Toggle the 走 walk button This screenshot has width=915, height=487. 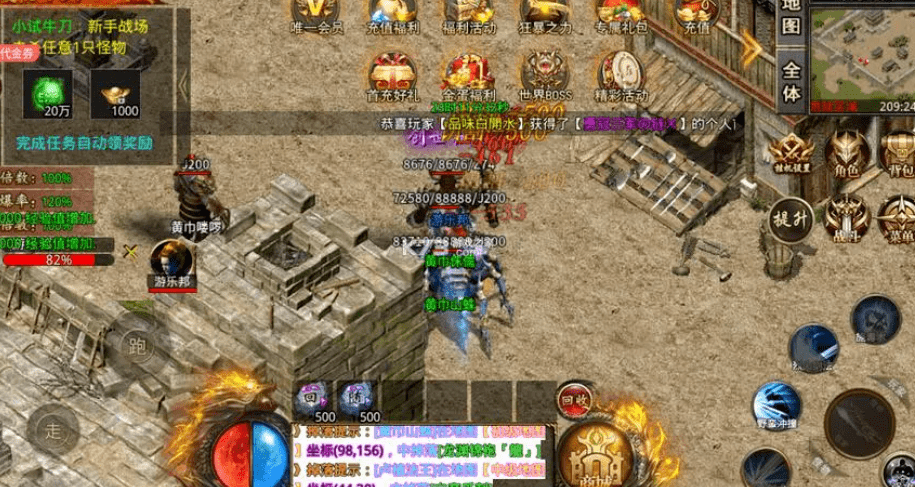52,430
